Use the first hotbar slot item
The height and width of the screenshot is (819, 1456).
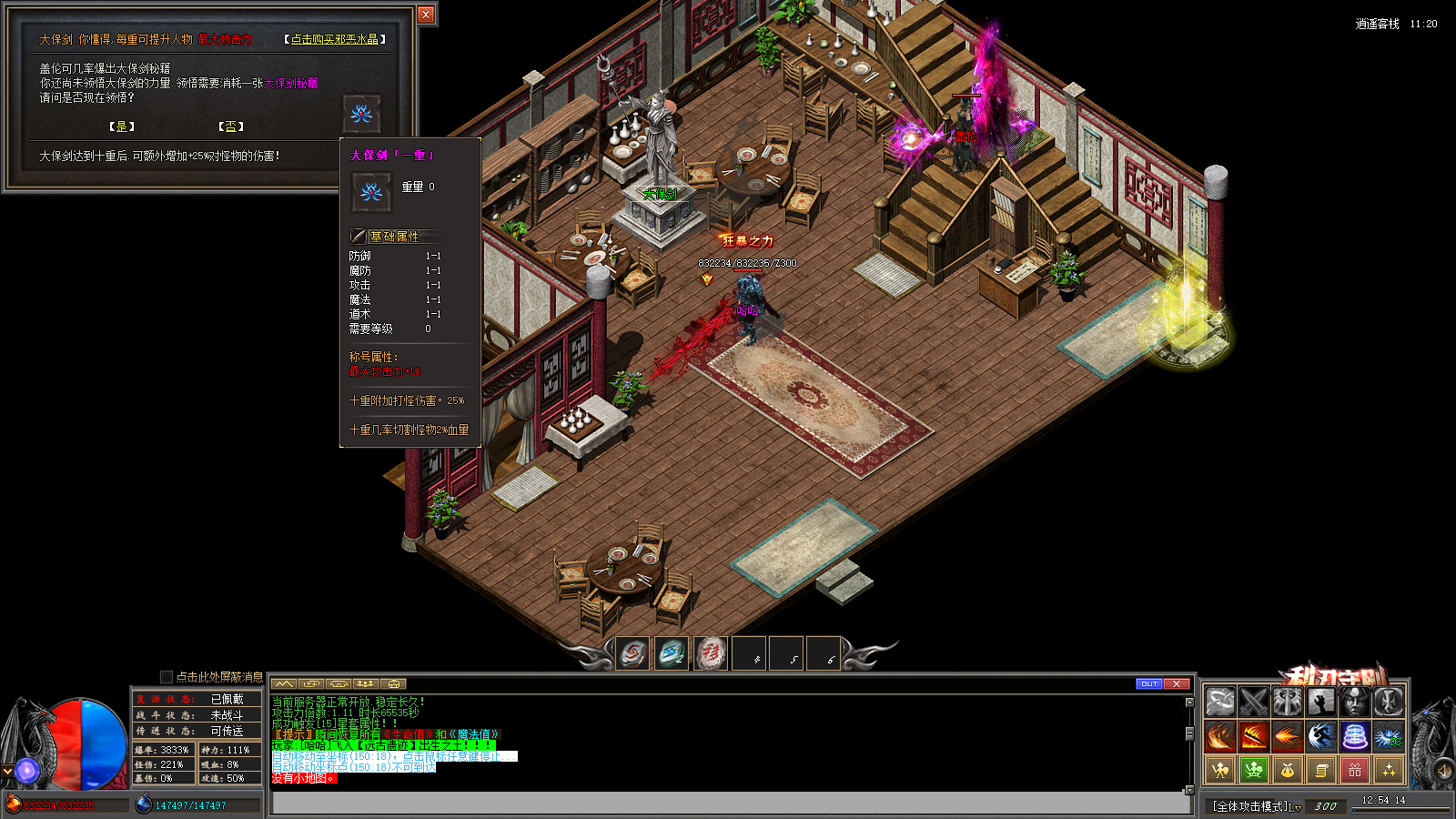(633, 653)
